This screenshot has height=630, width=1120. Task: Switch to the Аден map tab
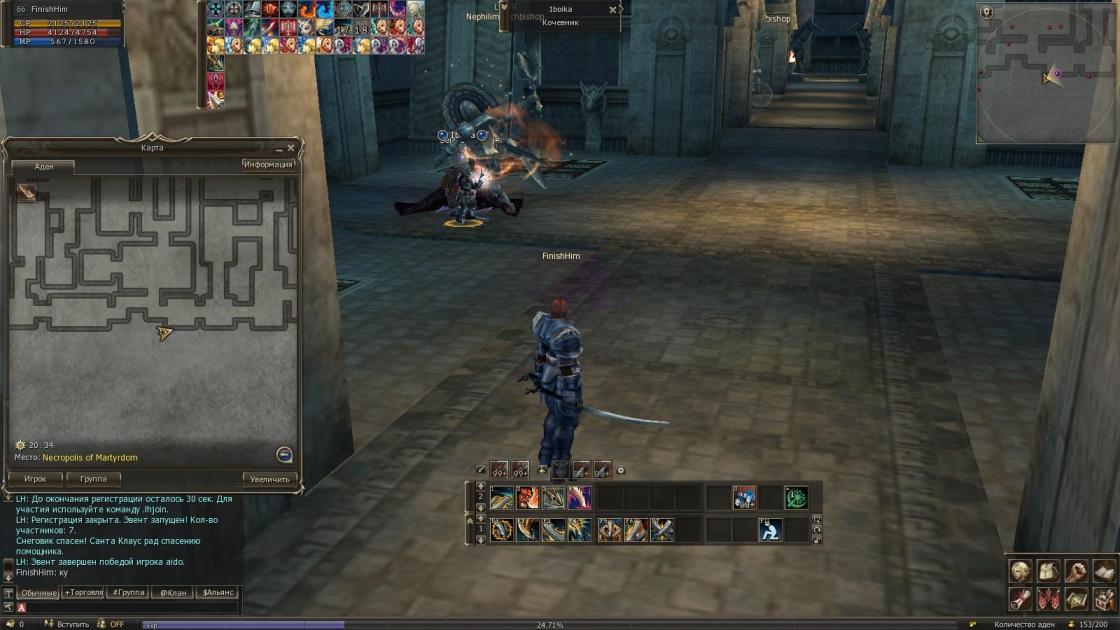point(44,167)
